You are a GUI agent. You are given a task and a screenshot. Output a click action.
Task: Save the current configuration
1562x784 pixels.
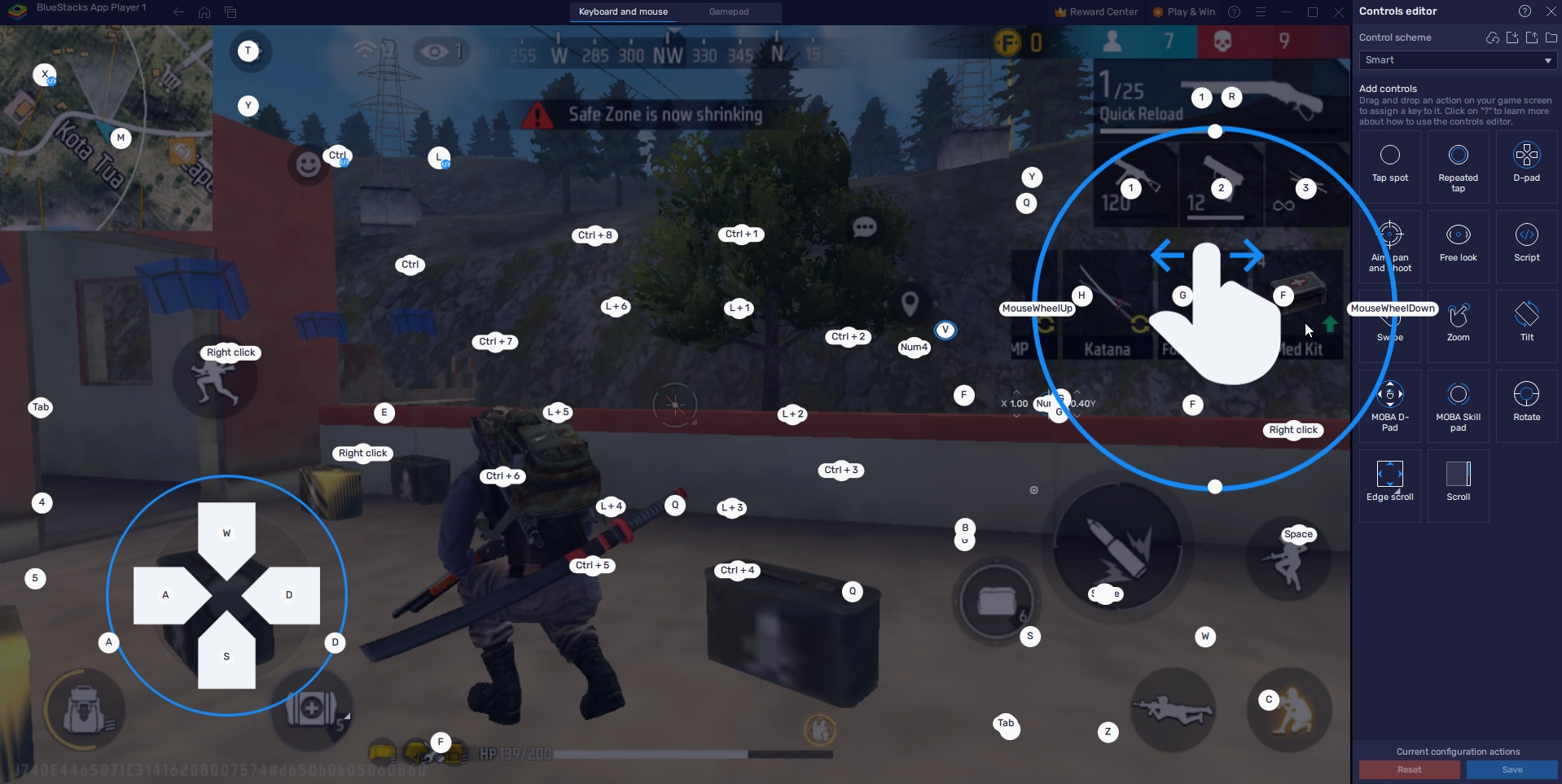point(1512,769)
